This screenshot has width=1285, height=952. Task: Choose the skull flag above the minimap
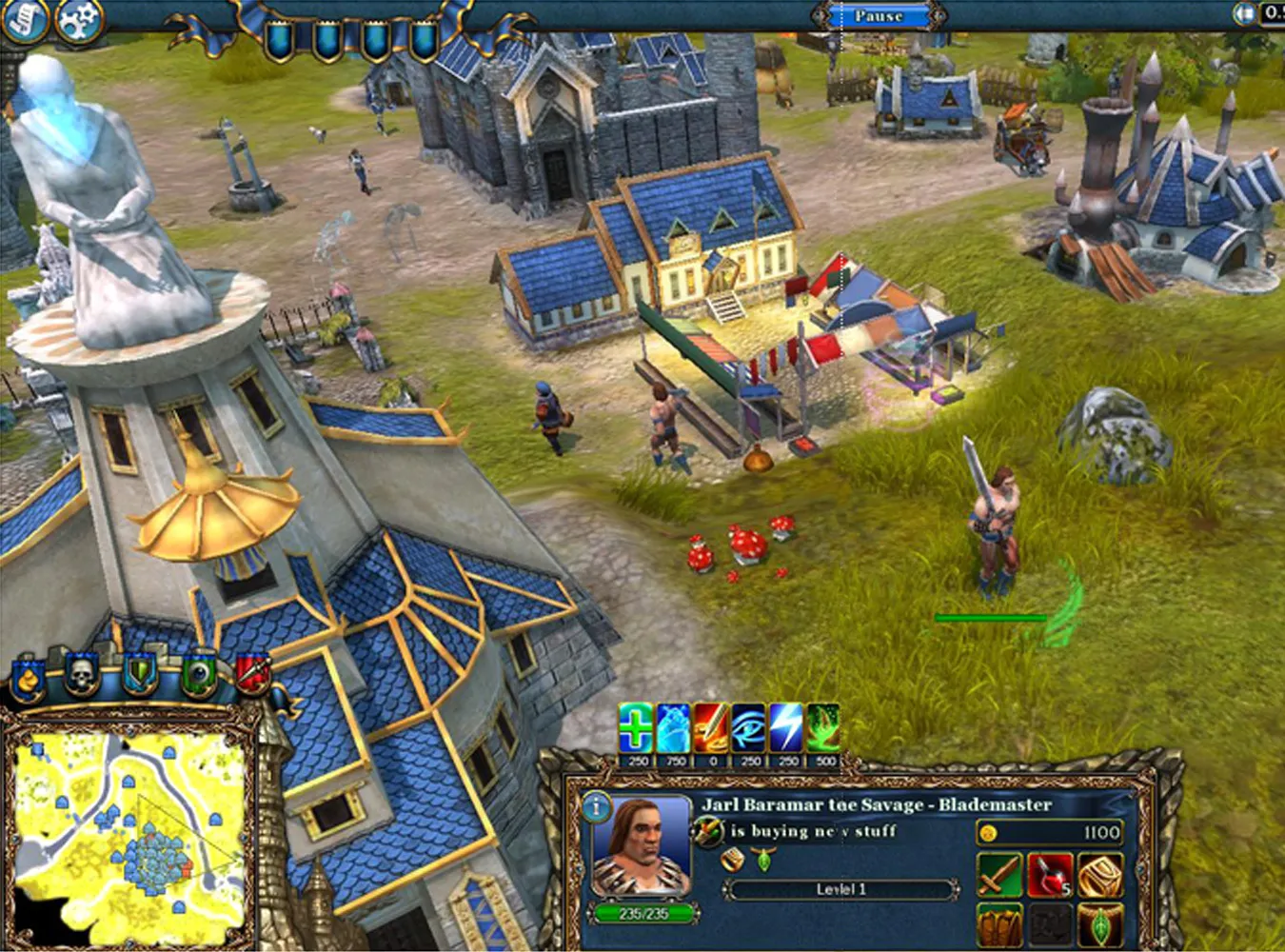[x=84, y=677]
